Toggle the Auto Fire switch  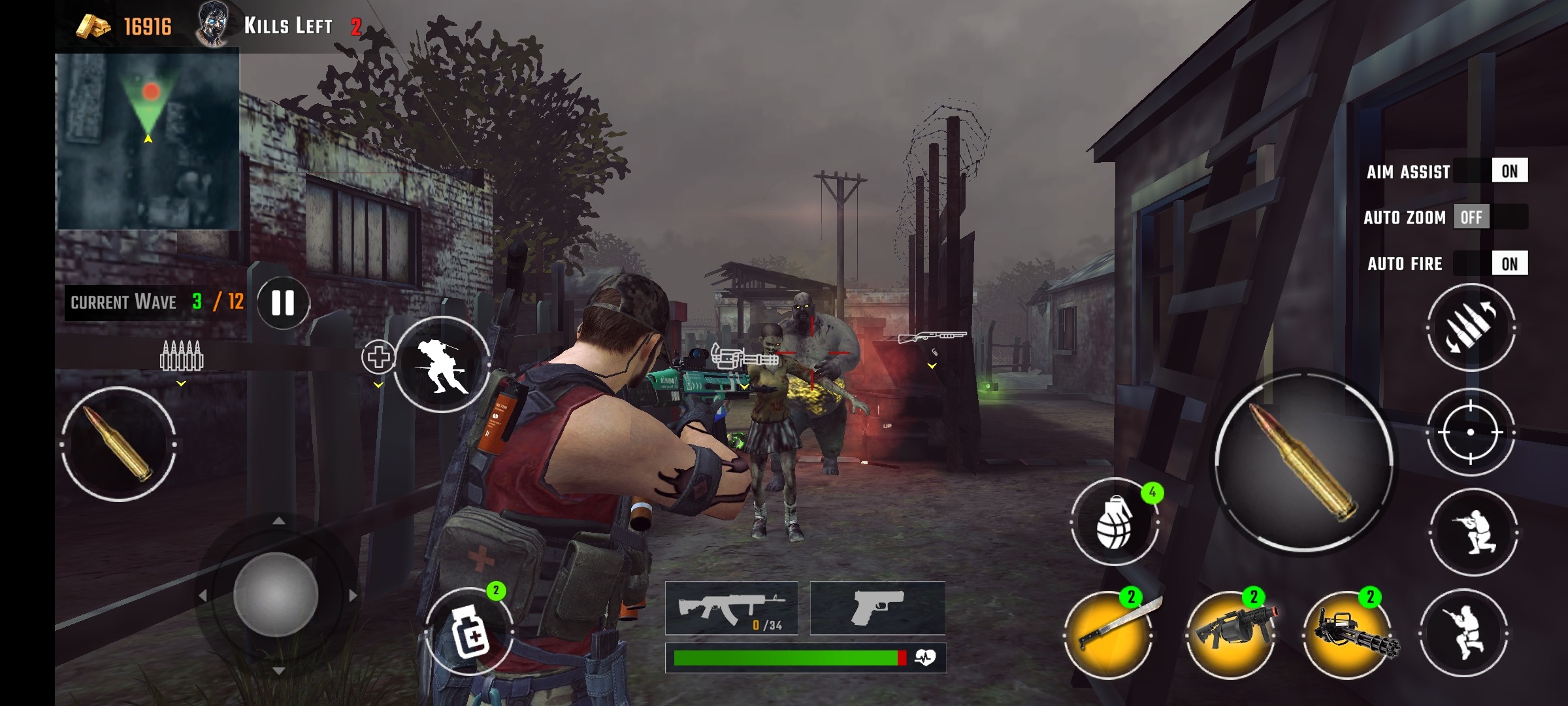tap(1491, 263)
